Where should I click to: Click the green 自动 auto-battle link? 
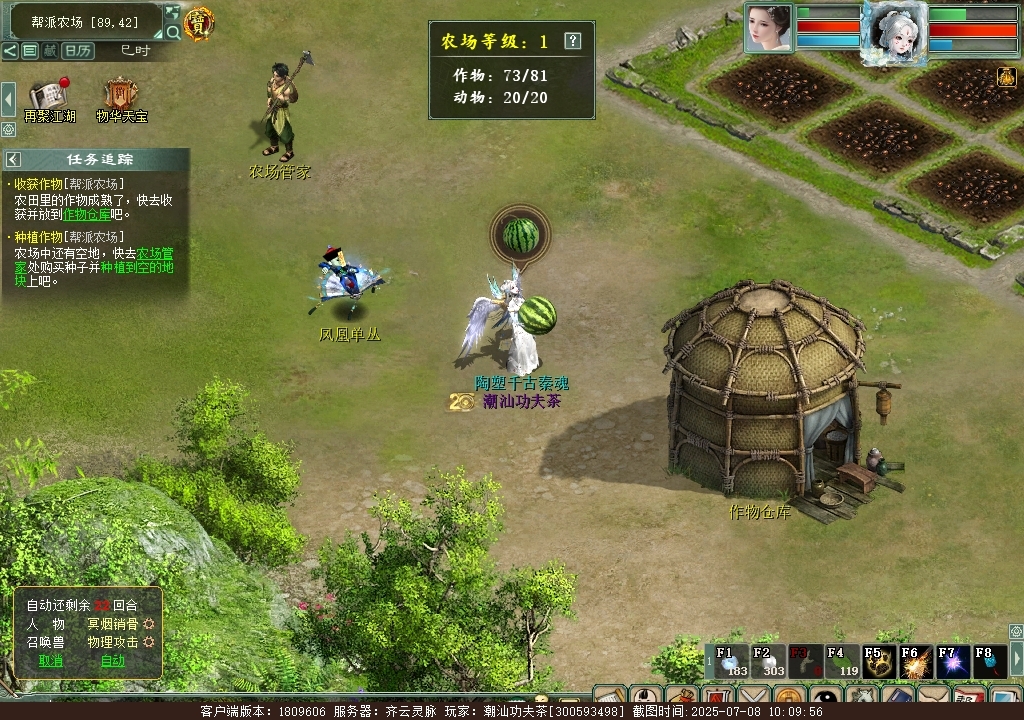tap(113, 660)
